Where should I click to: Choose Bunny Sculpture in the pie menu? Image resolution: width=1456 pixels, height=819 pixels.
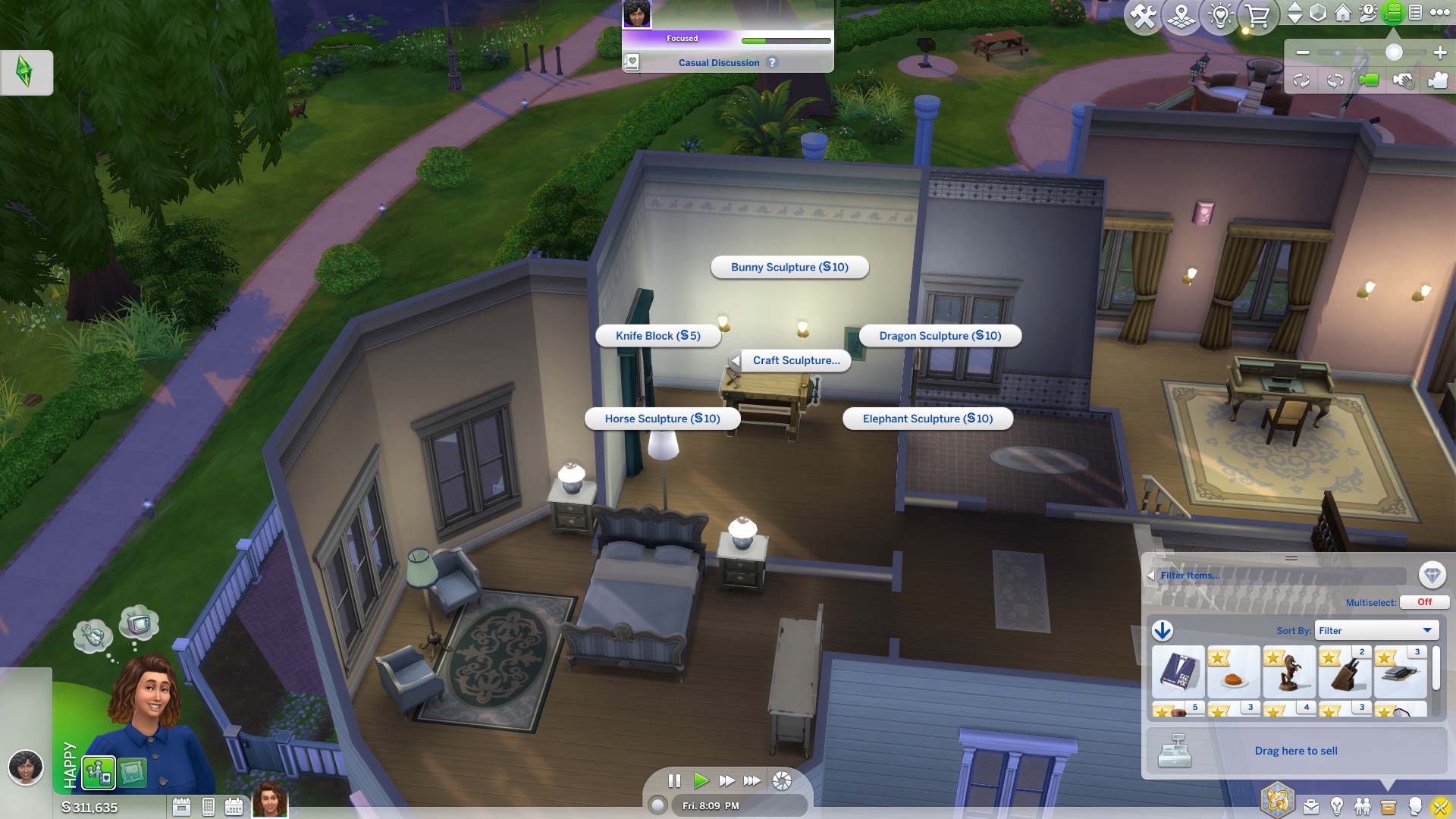tap(789, 267)
